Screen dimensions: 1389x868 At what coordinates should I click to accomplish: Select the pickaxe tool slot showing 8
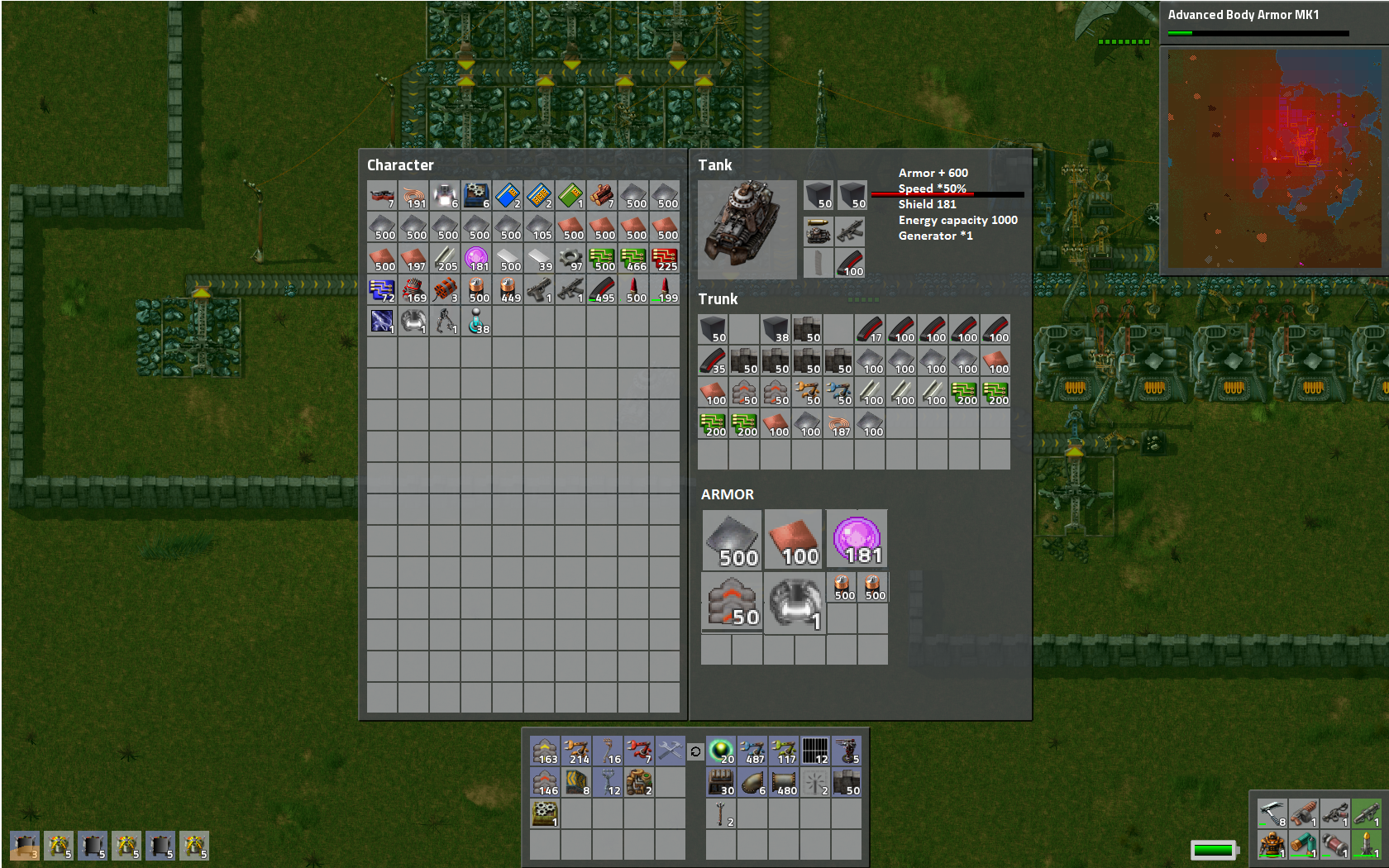[1272, 813]
